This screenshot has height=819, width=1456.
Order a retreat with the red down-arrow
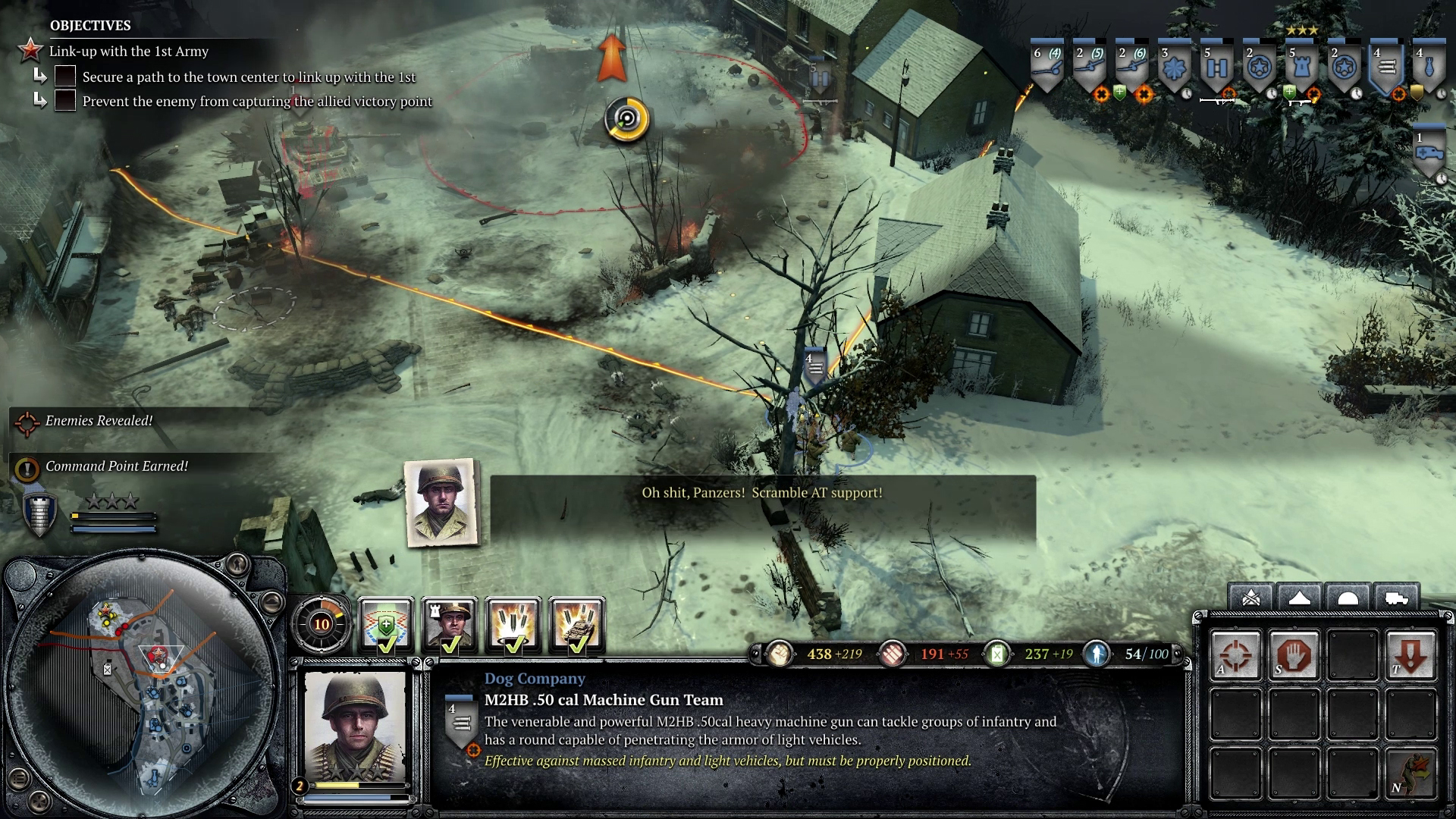coord(1410,654)
